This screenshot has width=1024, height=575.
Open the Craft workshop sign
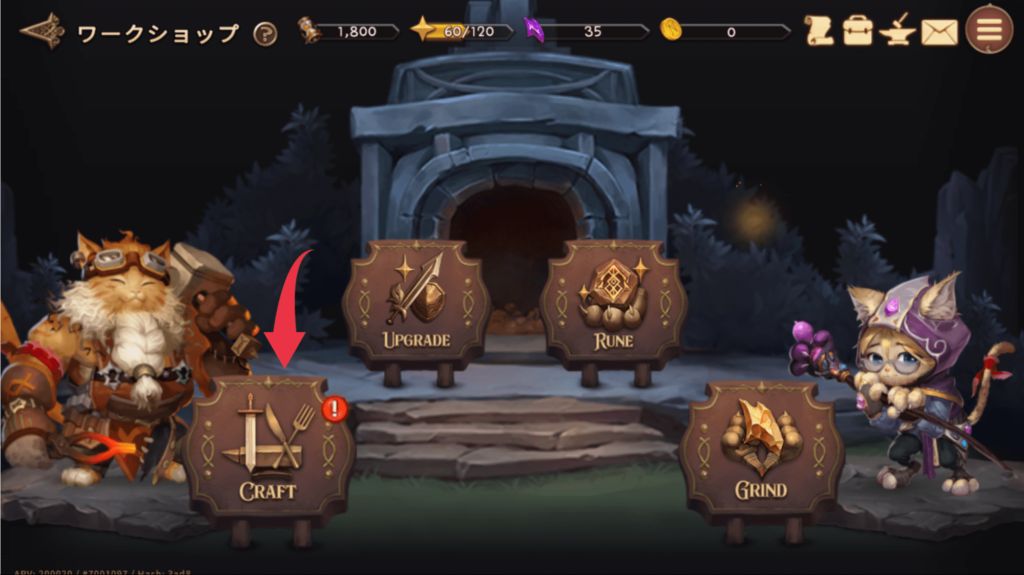[269, 448]
